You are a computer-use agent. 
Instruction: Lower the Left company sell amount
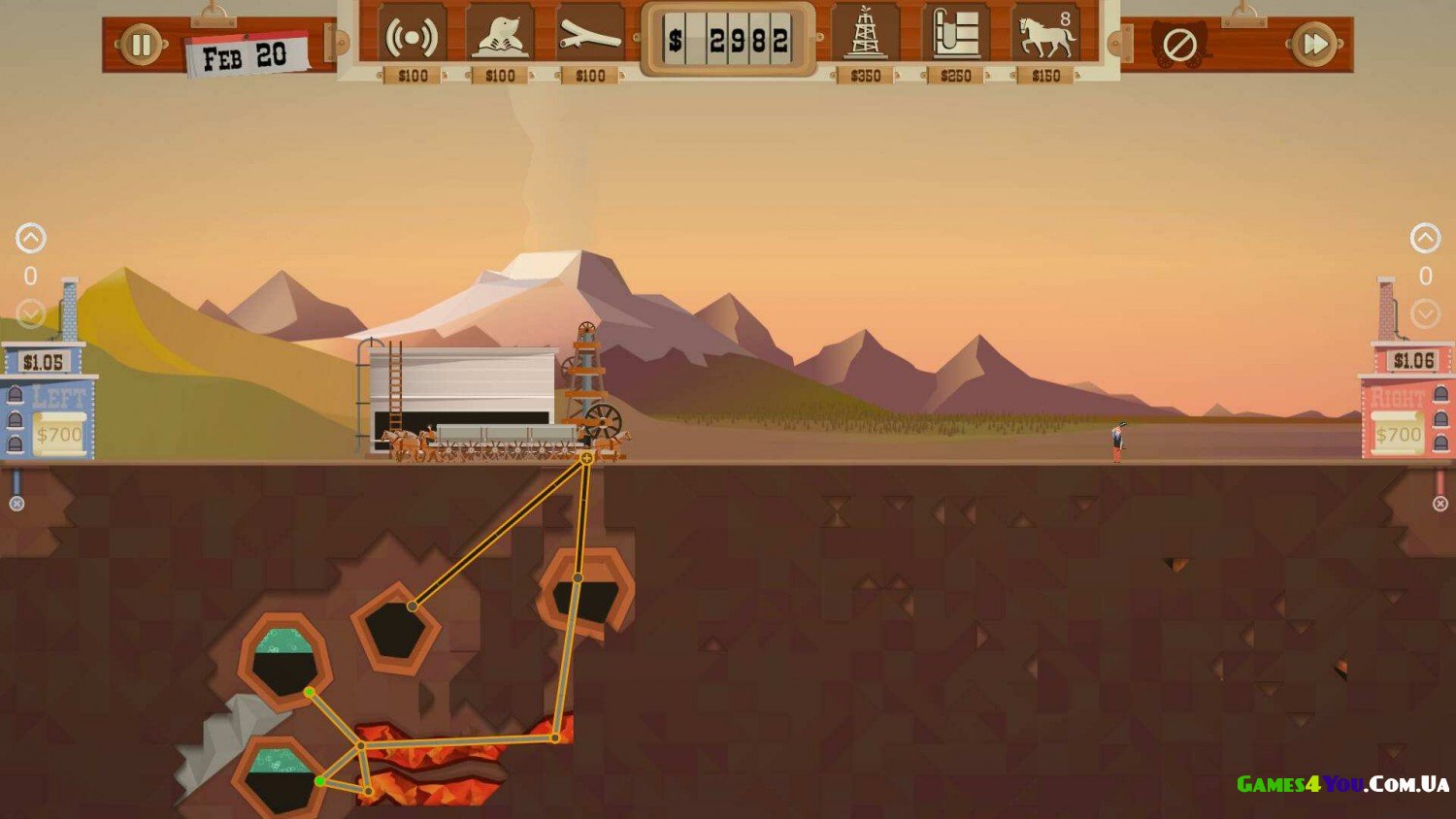point(30,313)
